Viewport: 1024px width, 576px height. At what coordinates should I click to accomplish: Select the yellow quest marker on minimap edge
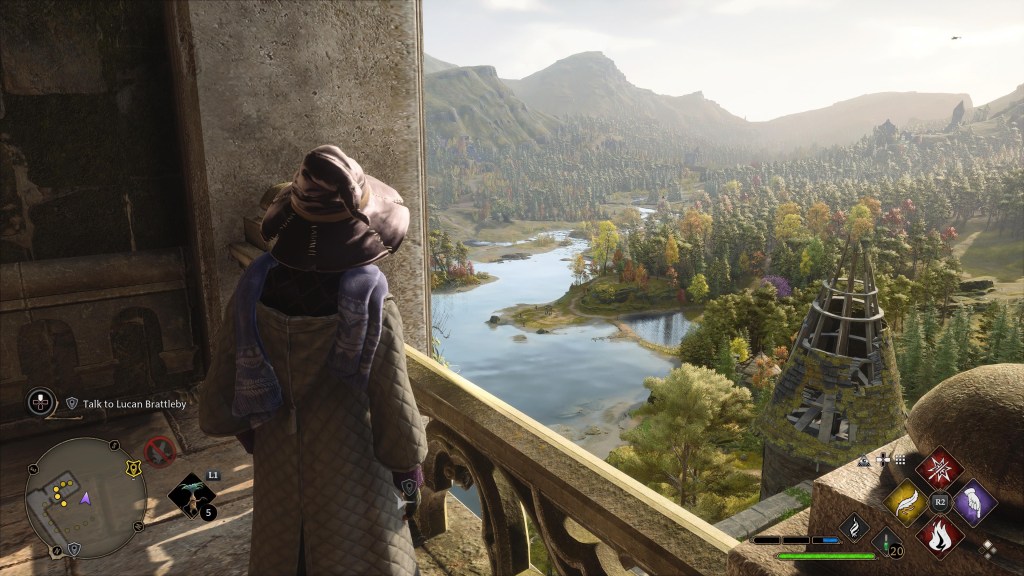click(132, 468)
